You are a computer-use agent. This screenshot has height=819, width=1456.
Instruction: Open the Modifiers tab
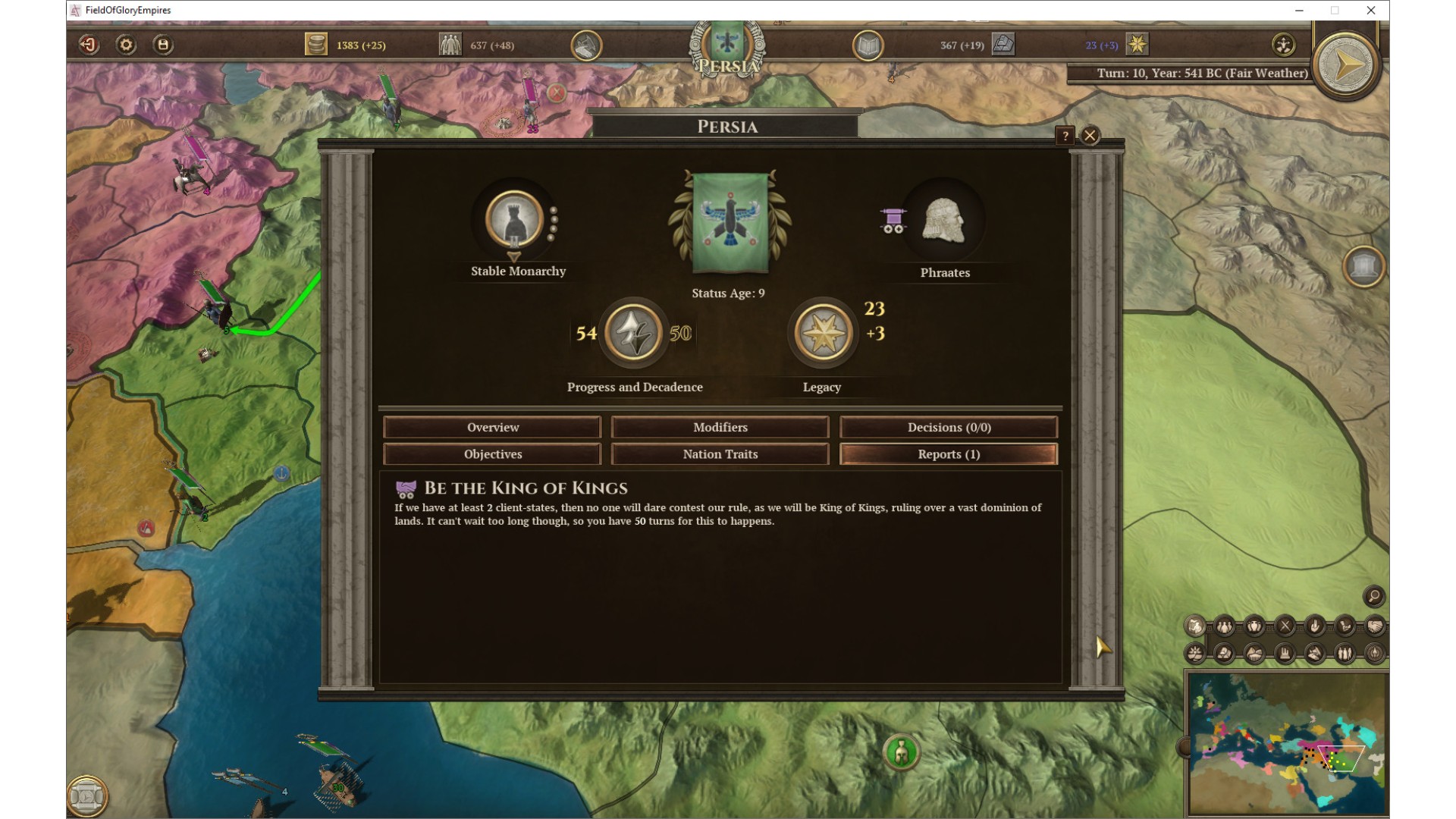coord(720,427)
